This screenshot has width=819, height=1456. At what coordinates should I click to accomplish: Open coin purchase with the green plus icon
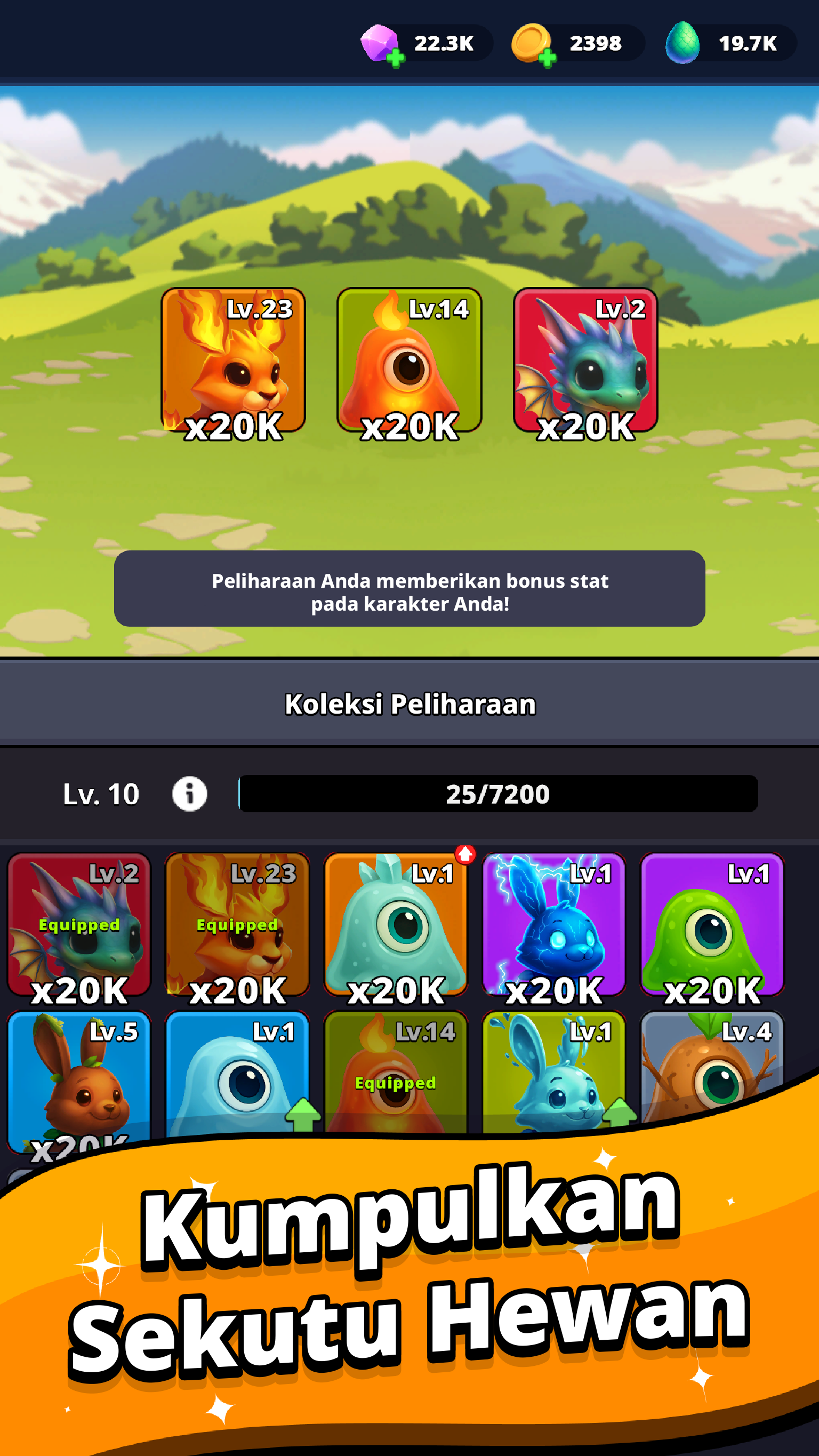[547, 57]
